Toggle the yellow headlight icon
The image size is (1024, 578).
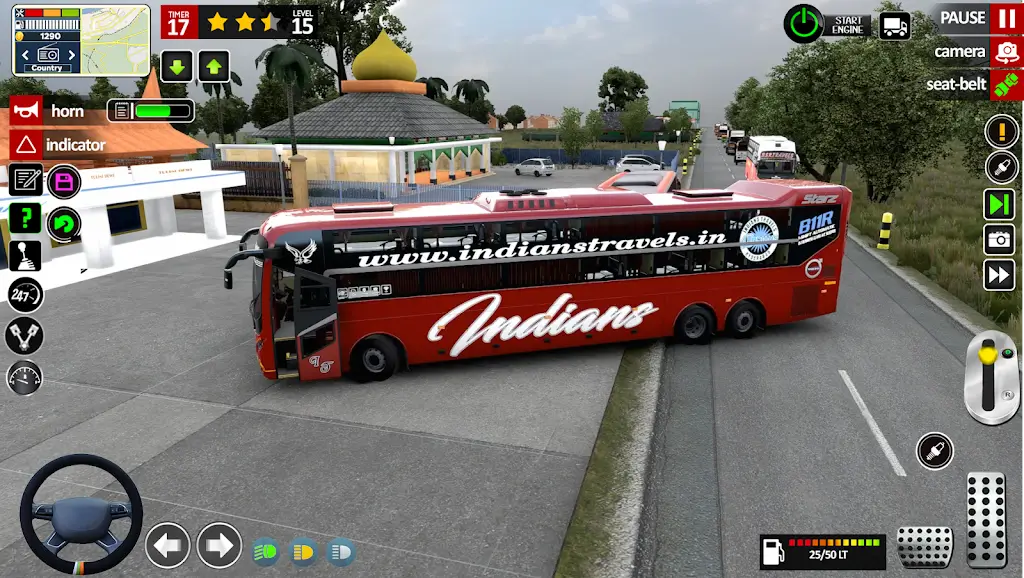click(303, 551)
